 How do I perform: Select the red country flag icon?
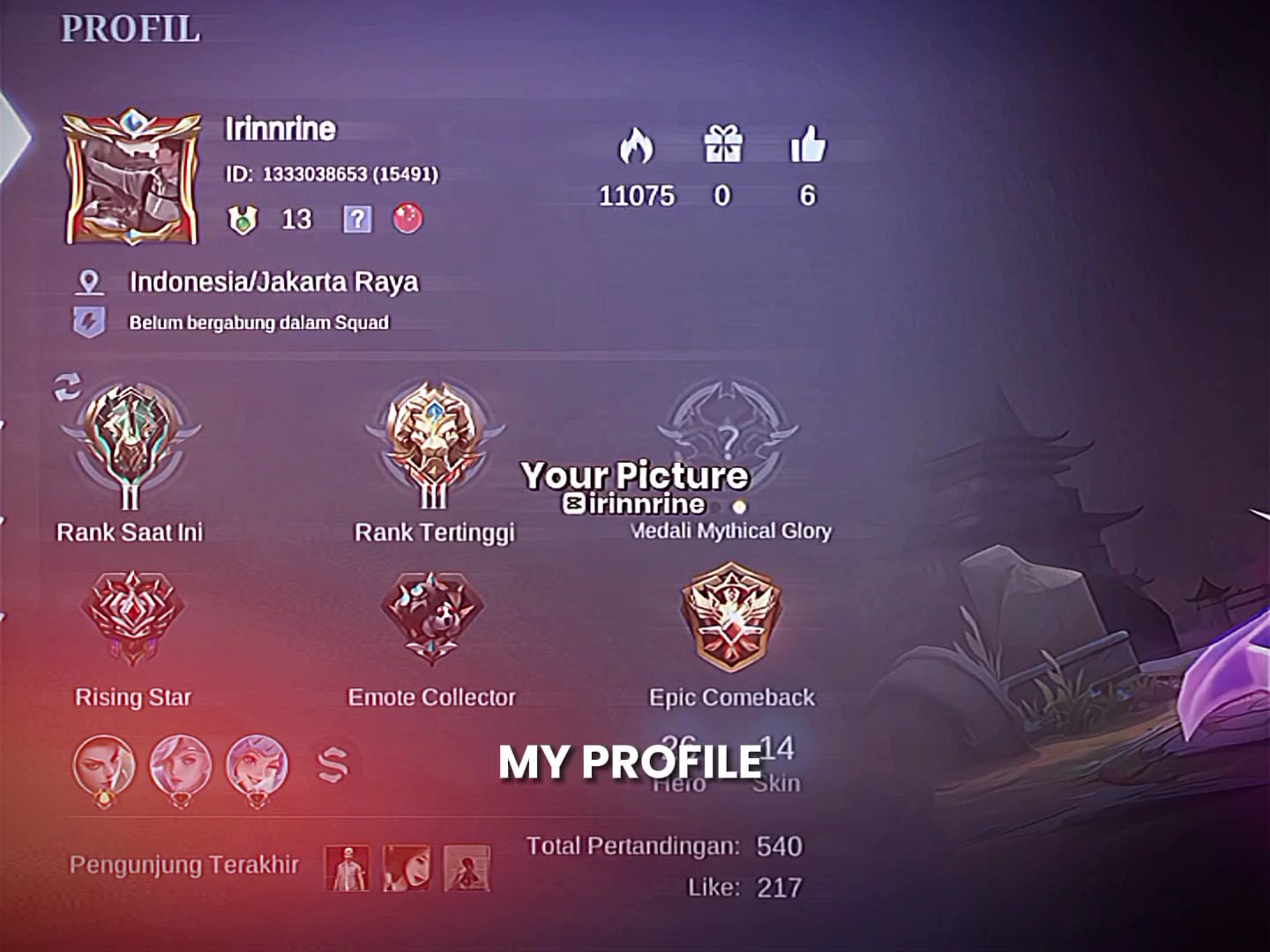(x=407, y=218)
